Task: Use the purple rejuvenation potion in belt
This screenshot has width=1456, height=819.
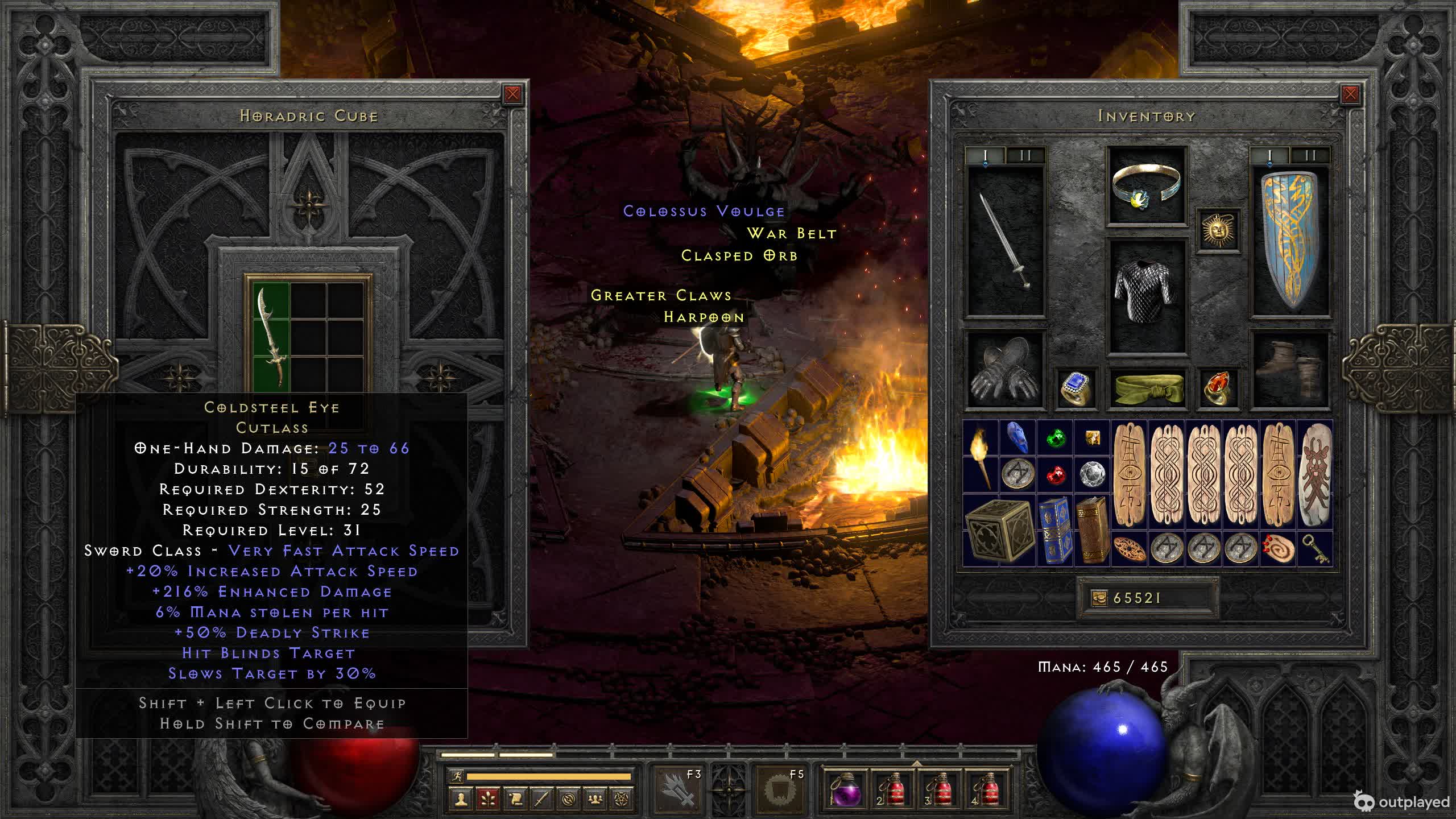Action: (x=845, y=789)
